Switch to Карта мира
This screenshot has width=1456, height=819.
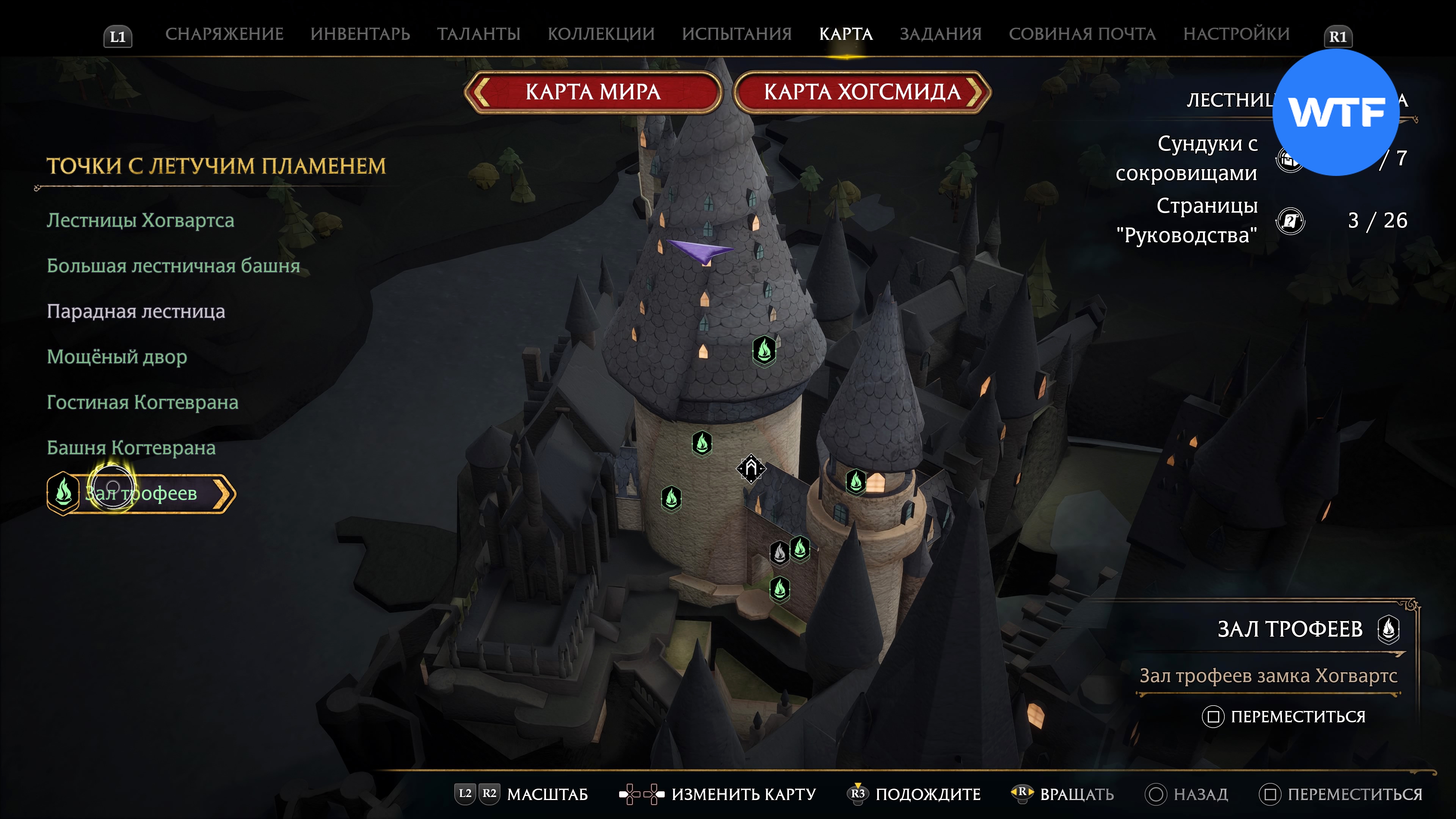[x=593, y=92]
